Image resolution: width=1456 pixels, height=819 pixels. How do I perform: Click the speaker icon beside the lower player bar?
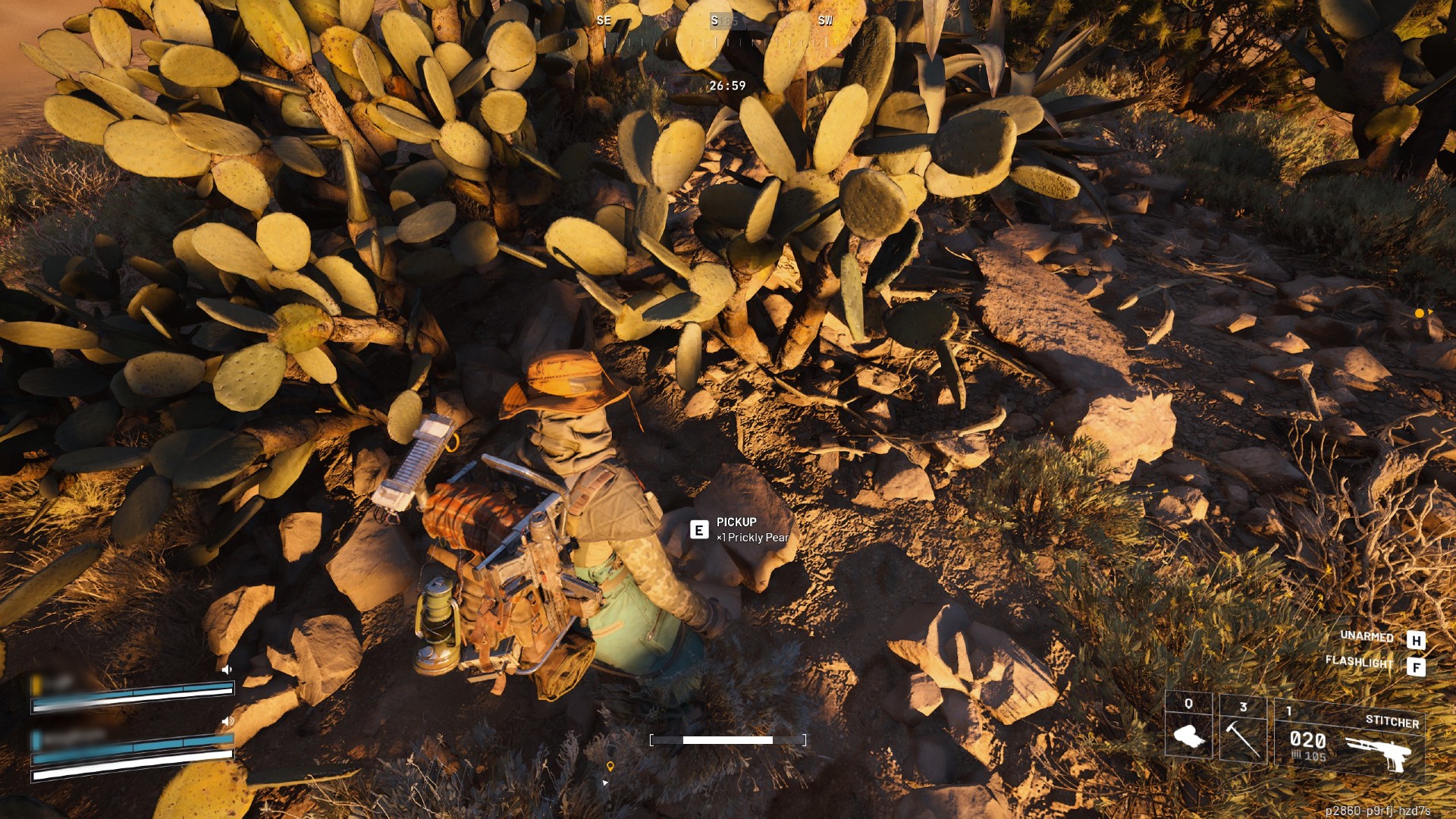[227, 722]
